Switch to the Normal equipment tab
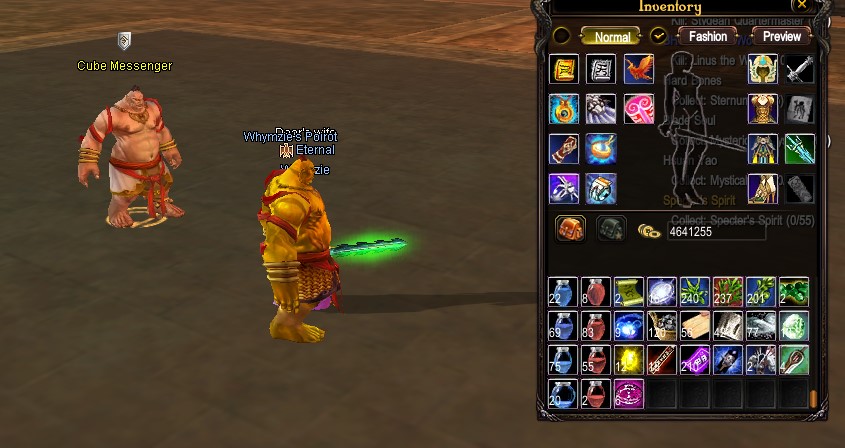This screenshot has width=845, height=448. click(612, 36)
